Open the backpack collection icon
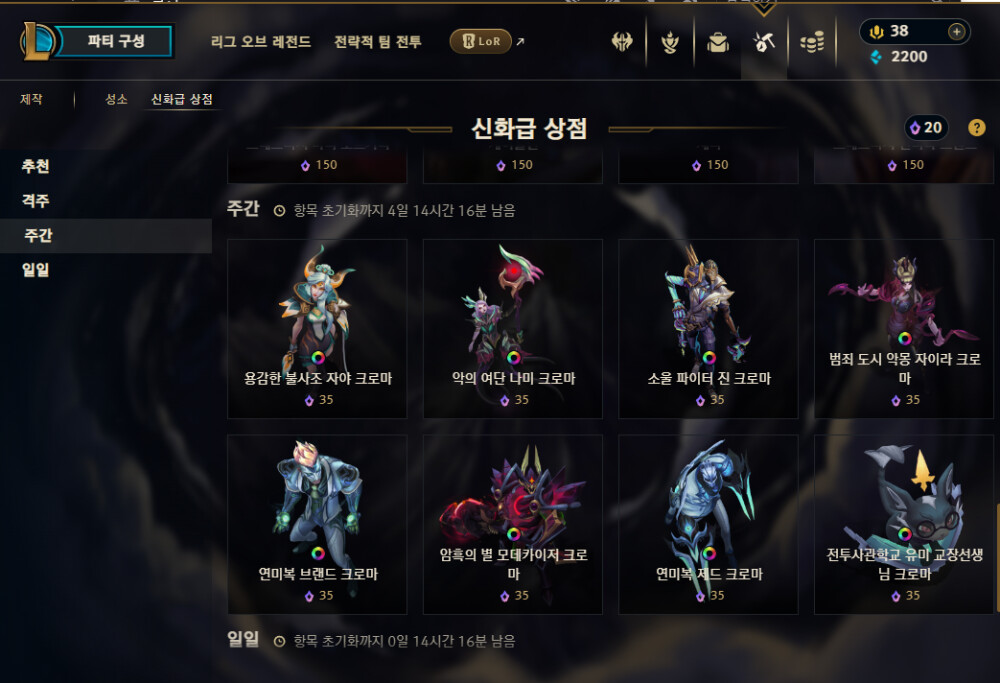This screenshot has width=1000, height=683. click(x=717, y=42)
